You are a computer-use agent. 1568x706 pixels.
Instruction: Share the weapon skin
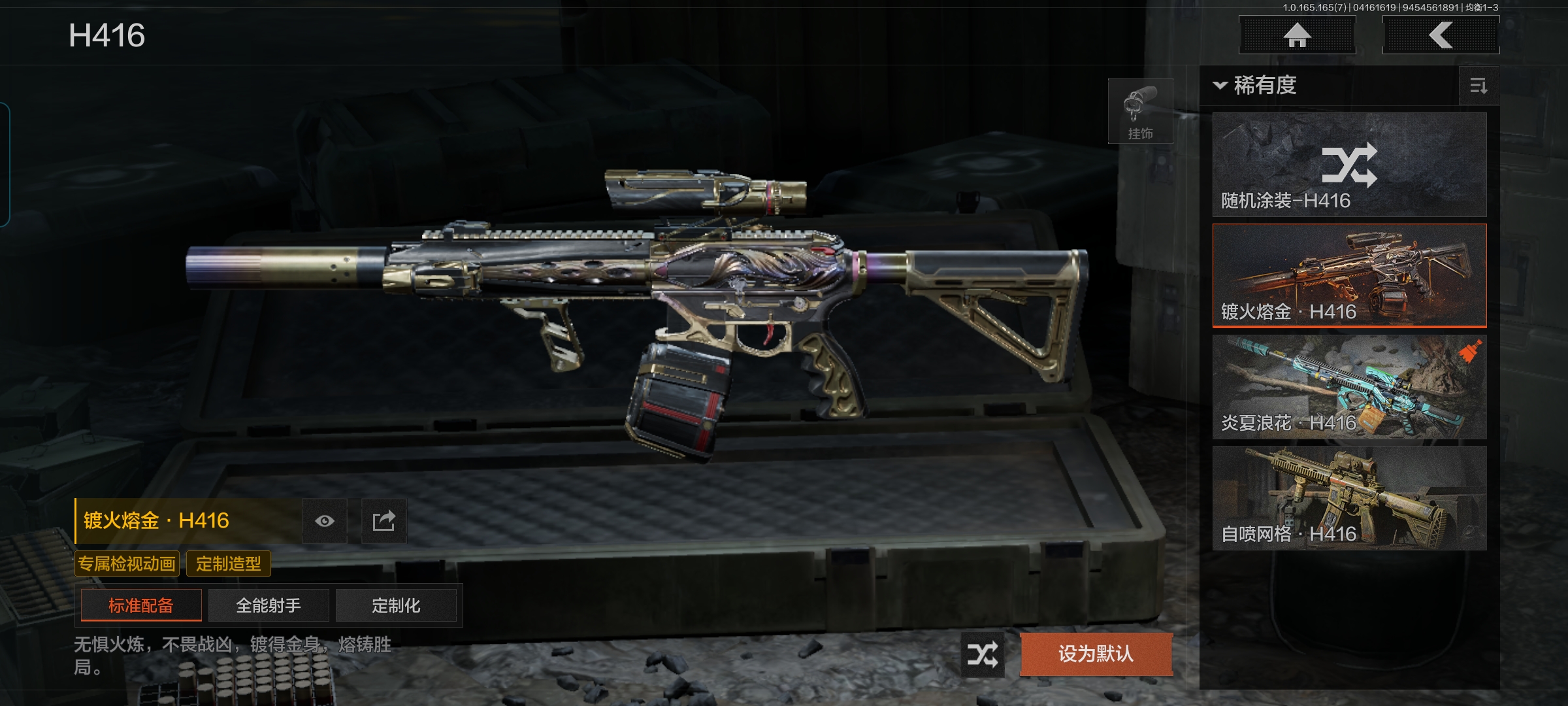tap(384, 521)
